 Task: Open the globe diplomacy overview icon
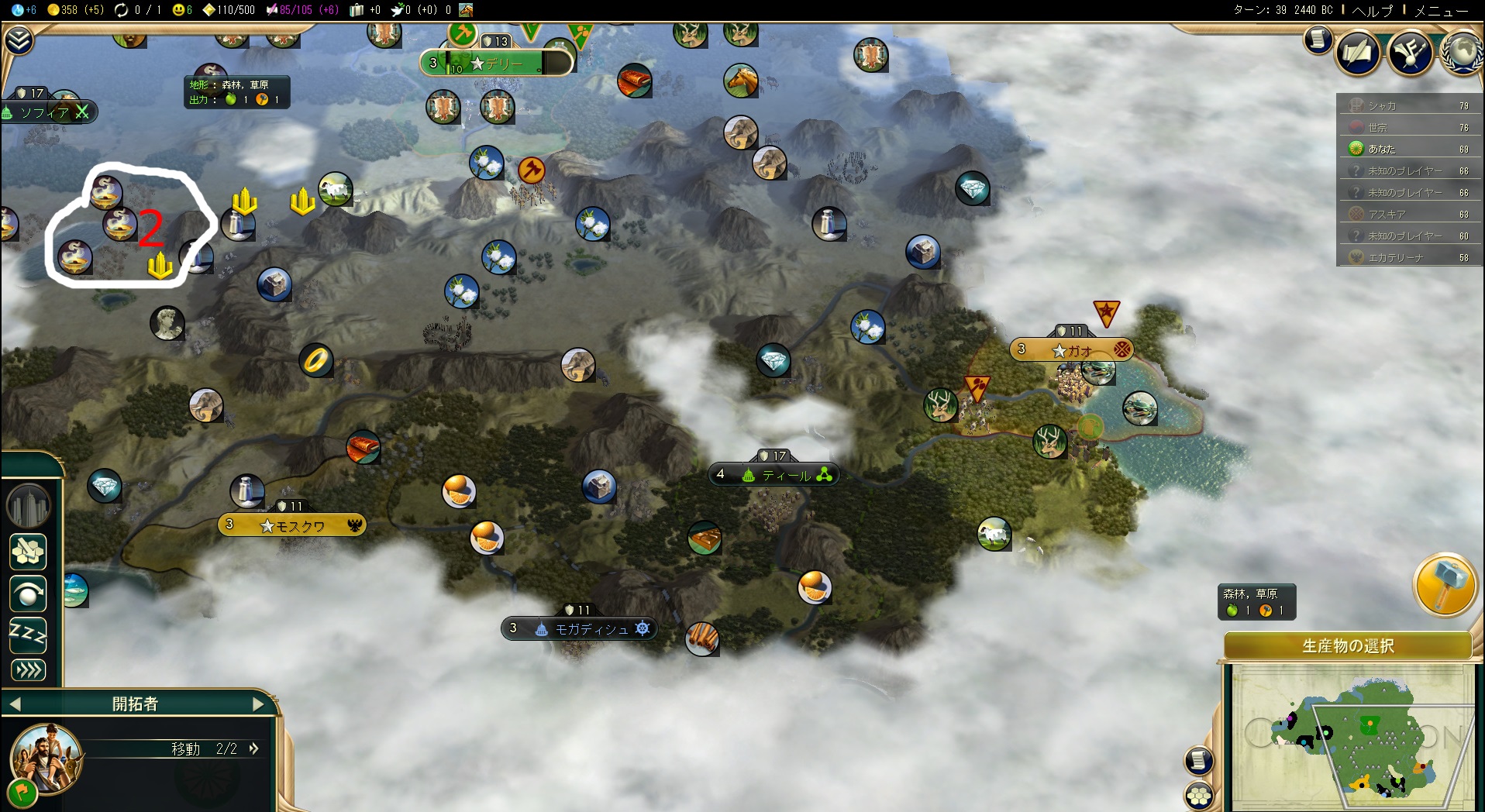click(1463, 53)
